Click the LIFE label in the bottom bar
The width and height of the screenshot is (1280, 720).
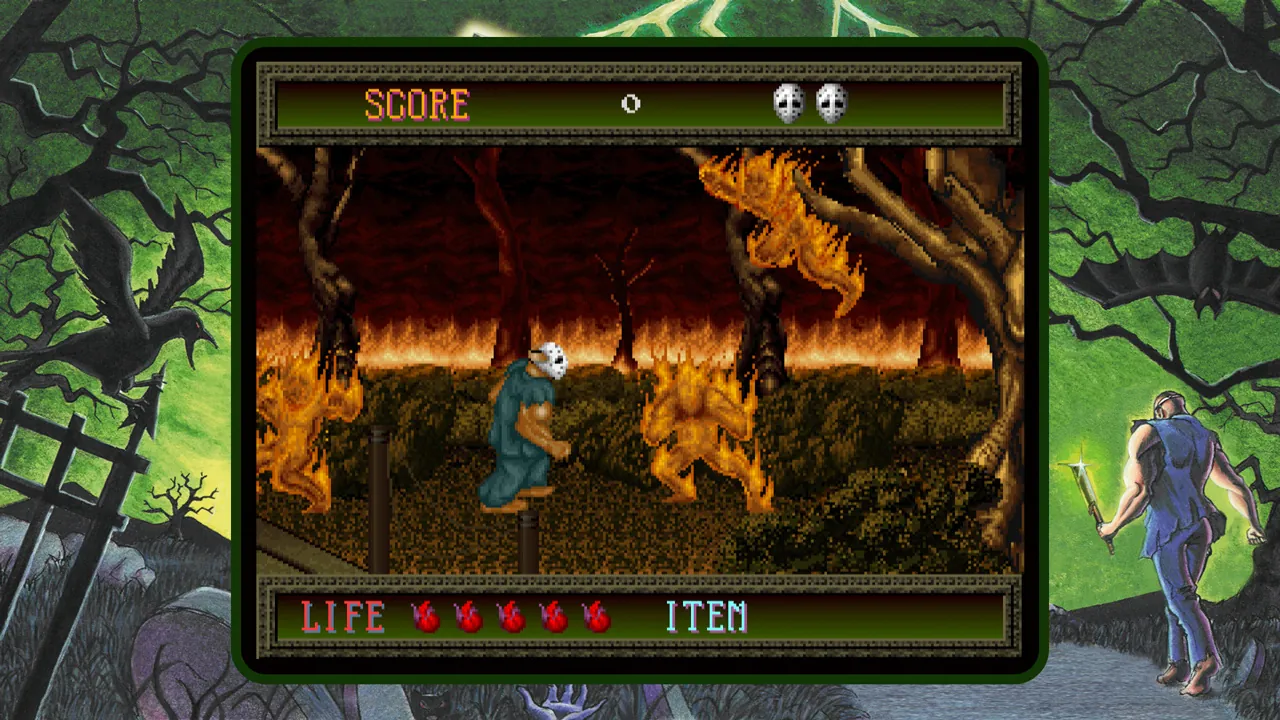[x=343, y=617]
